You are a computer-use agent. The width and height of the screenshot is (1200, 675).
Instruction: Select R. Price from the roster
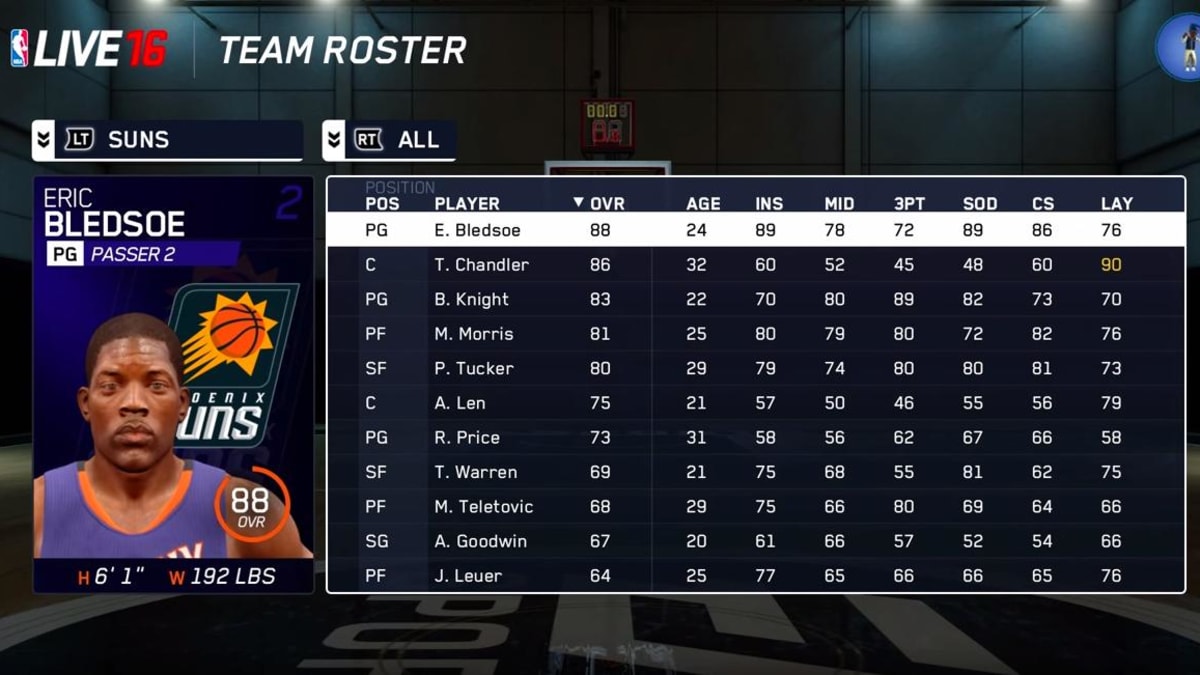pos(466,437)
